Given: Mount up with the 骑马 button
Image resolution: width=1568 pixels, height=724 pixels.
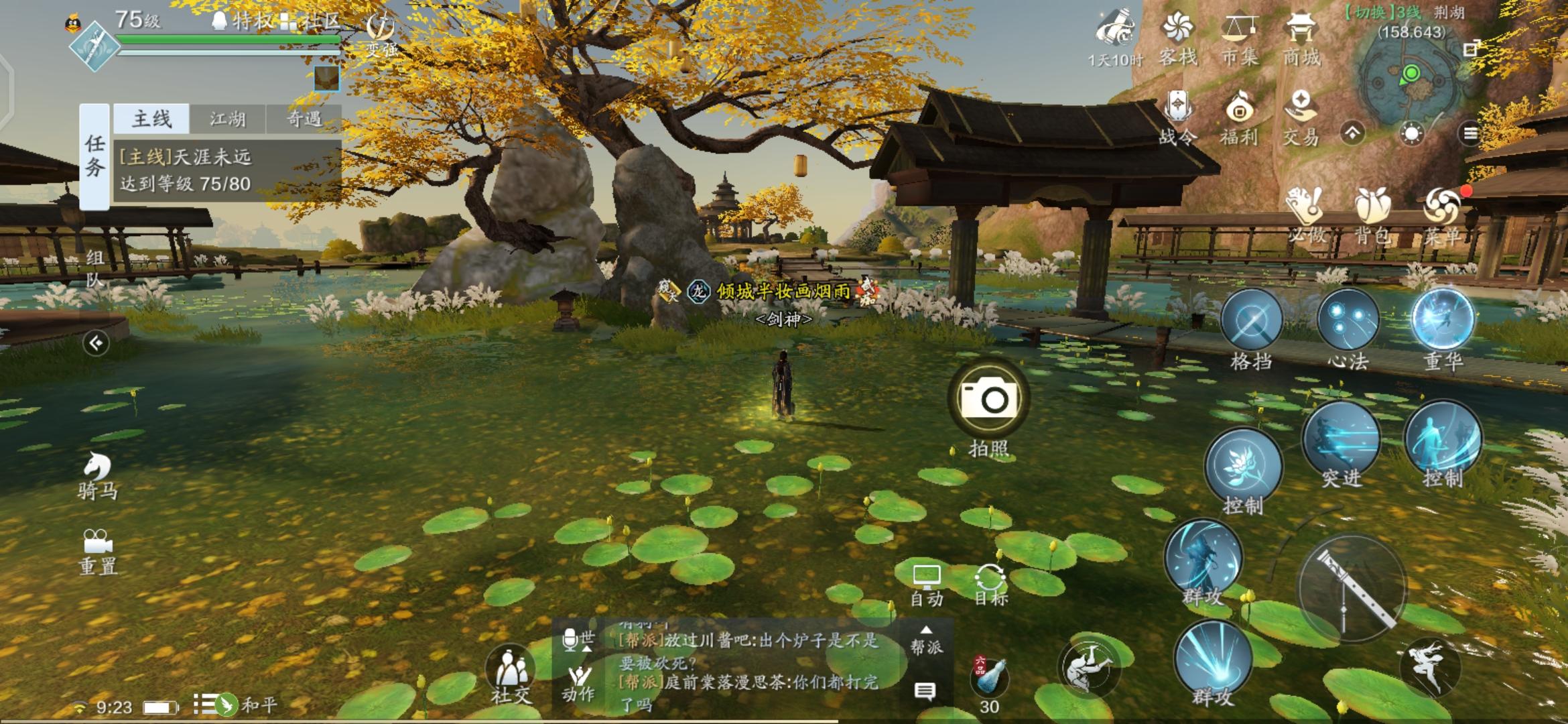Looking at the screenshot, I should coord(98,475).
